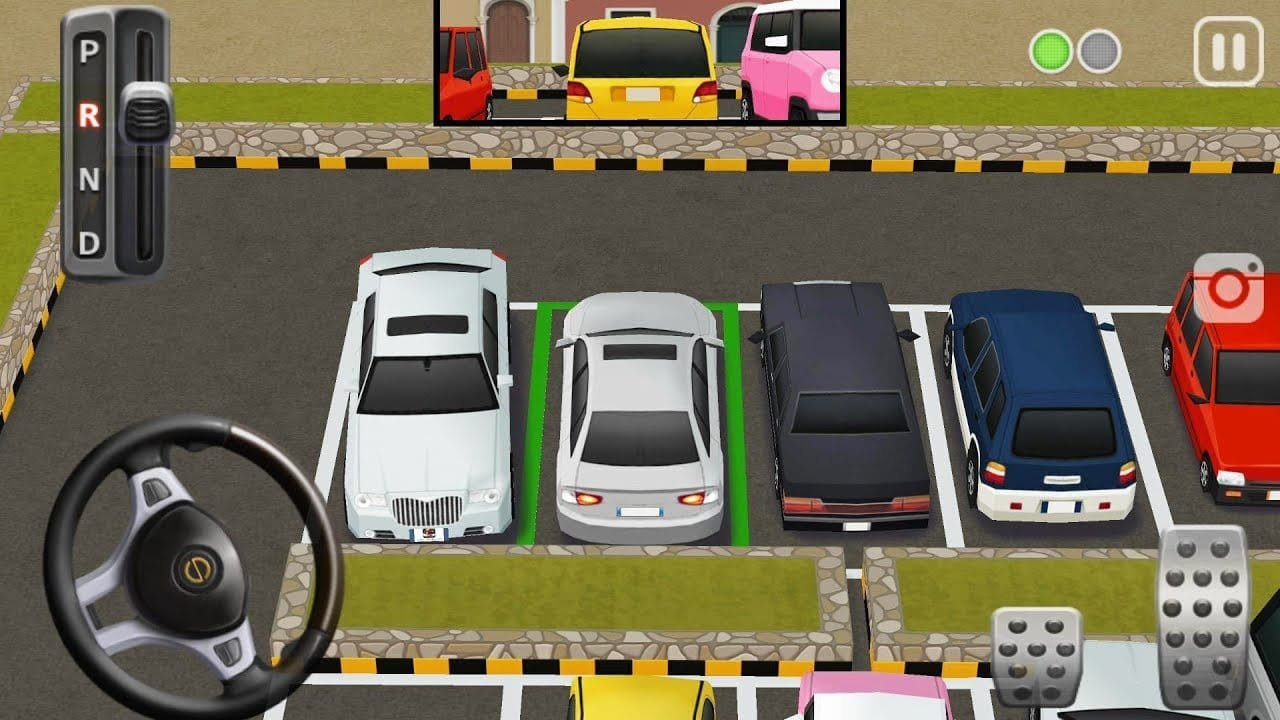The height and width of the screenshot is (720, 1280).
Task: Select the R reverse gear
Action: coord(89,116)
